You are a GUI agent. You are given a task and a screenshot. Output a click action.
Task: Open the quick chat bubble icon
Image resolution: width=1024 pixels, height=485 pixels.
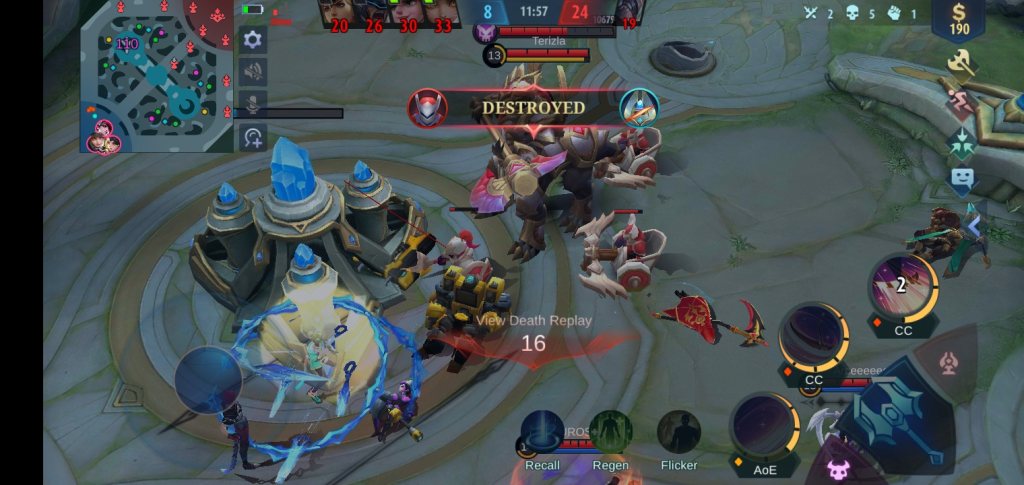961,179
